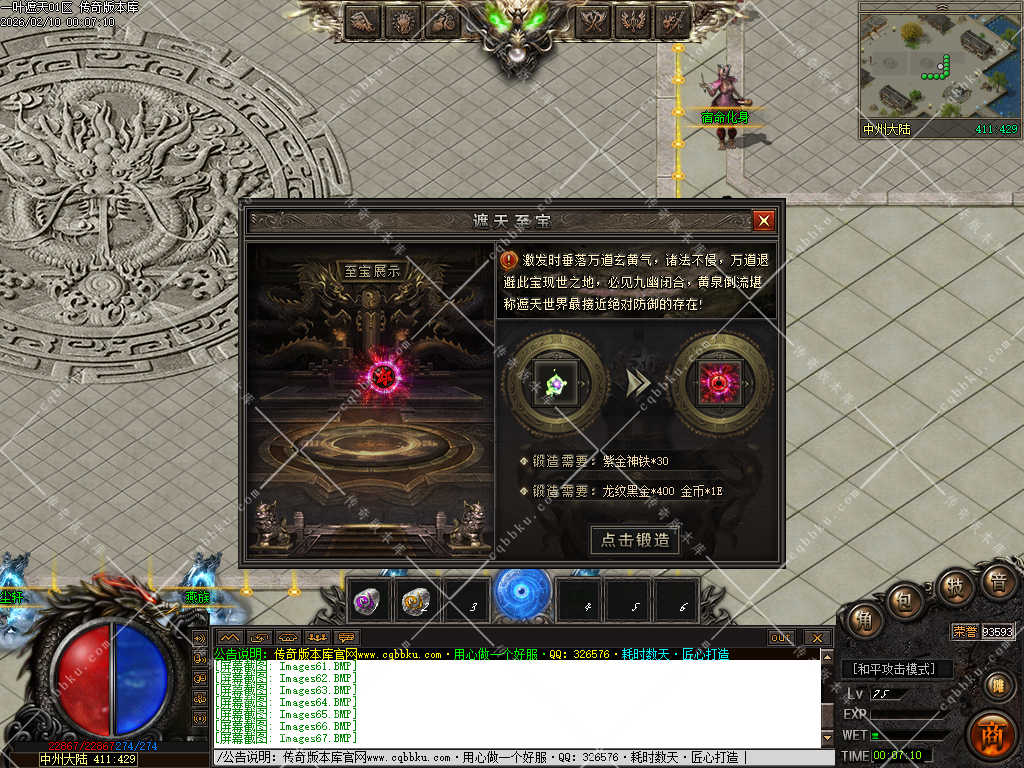Use the purple scroll in hotbar slot one
The width and height of the screenshot is (1024, 768).
coord(368,600)
